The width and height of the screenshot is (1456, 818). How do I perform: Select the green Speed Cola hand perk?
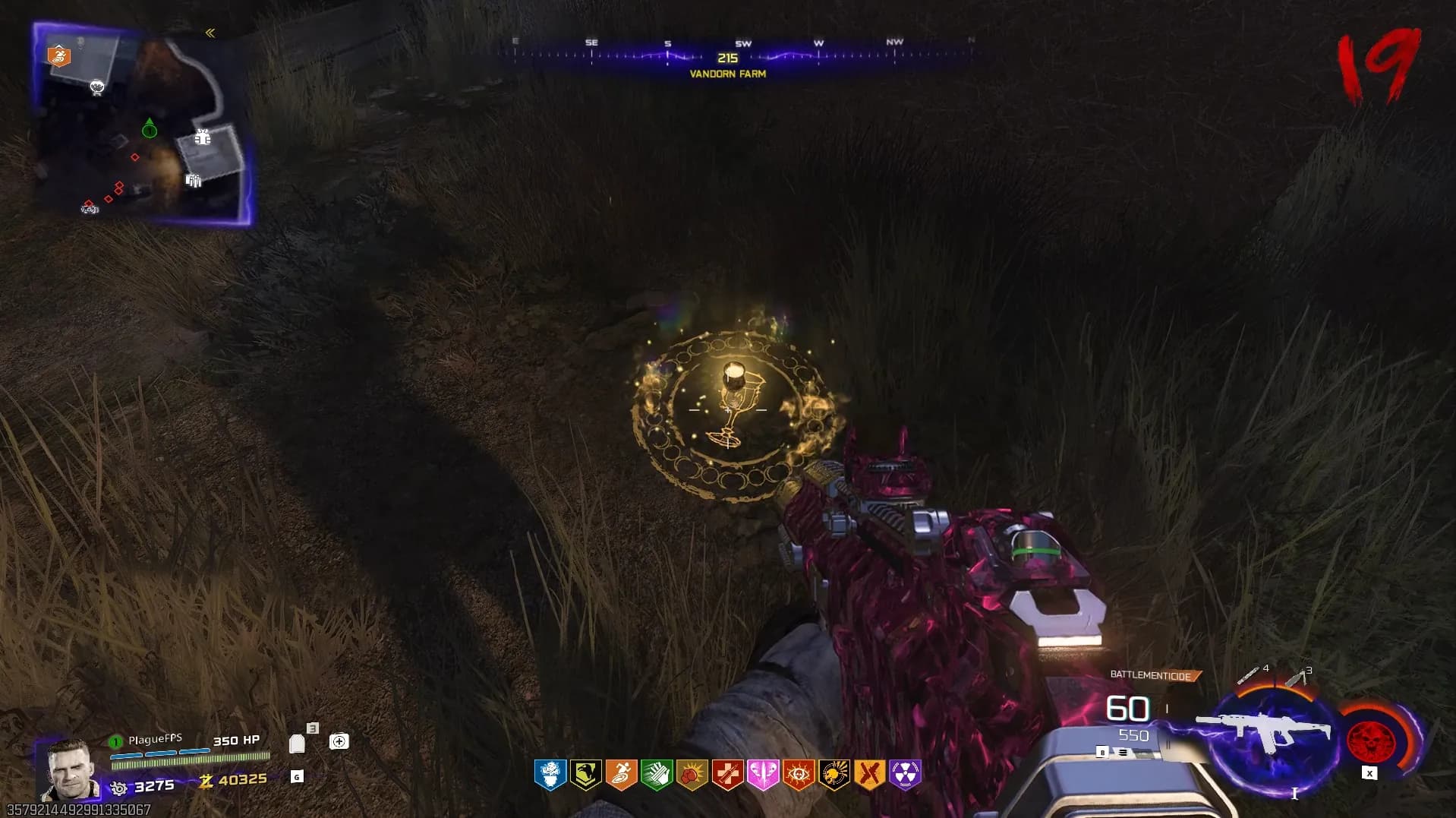[x=657, y=775]
